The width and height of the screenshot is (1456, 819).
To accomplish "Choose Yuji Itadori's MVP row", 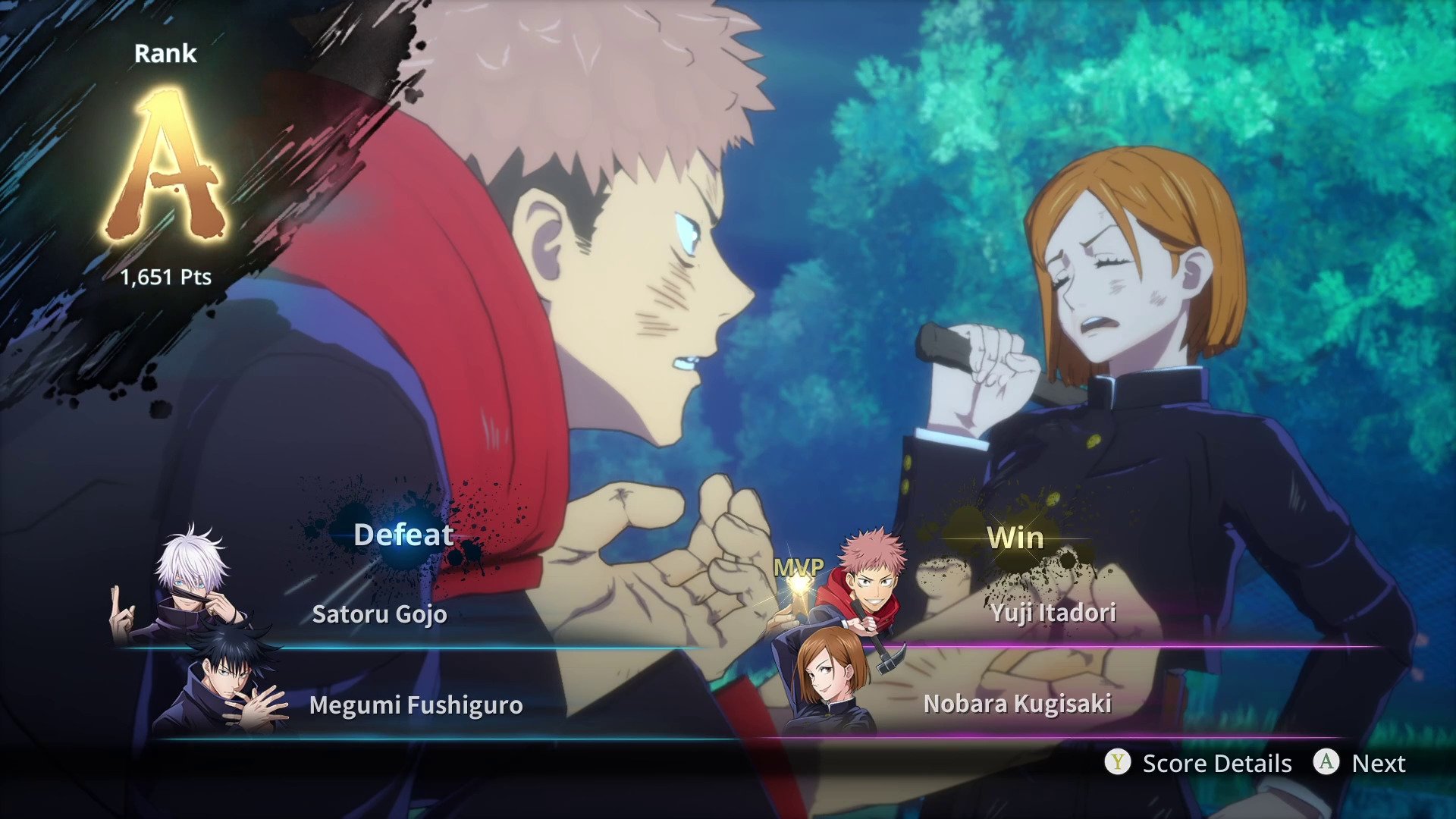I will 1053,612.
